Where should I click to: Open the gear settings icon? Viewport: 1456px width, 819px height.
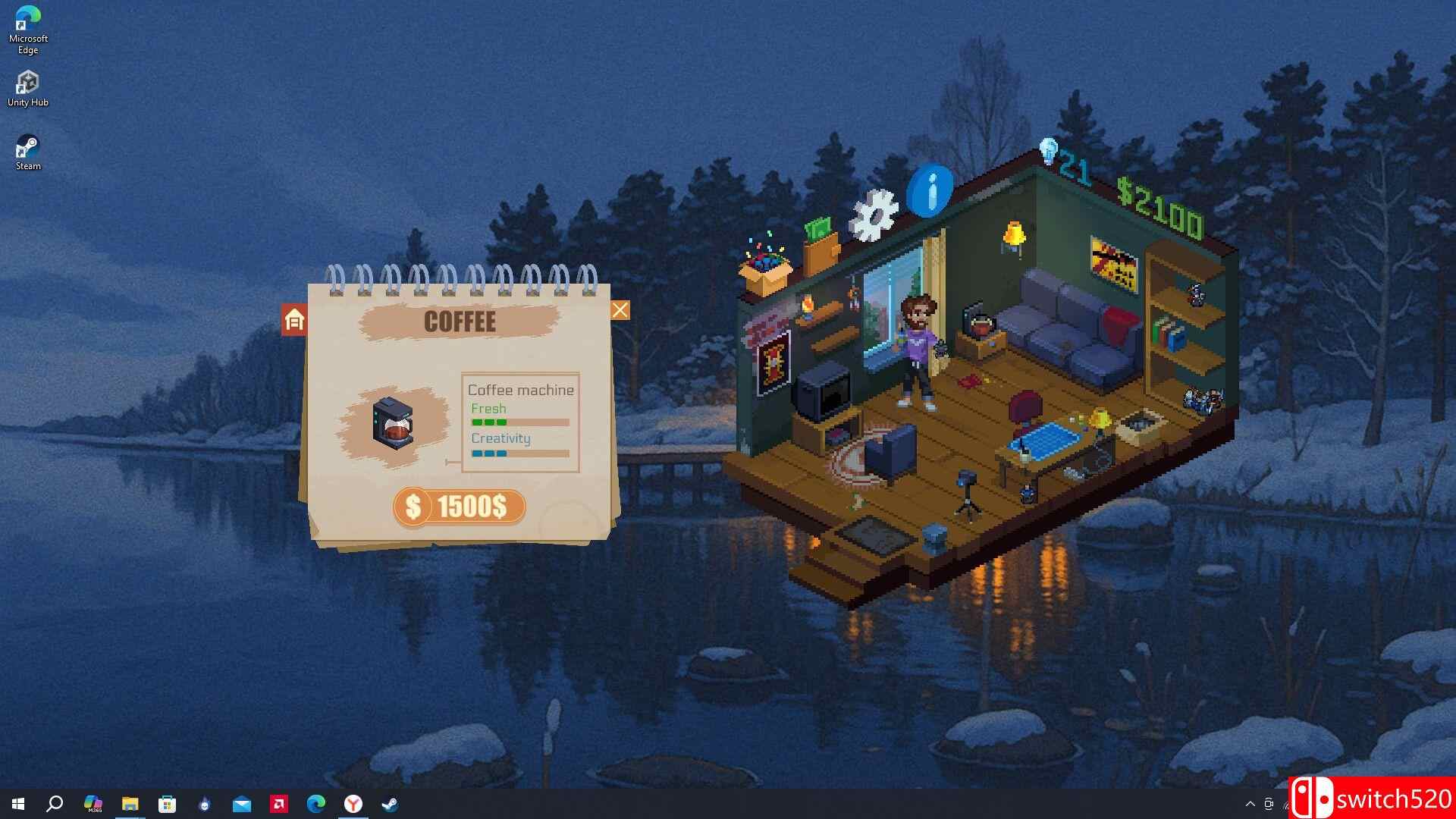coord(874,215)
